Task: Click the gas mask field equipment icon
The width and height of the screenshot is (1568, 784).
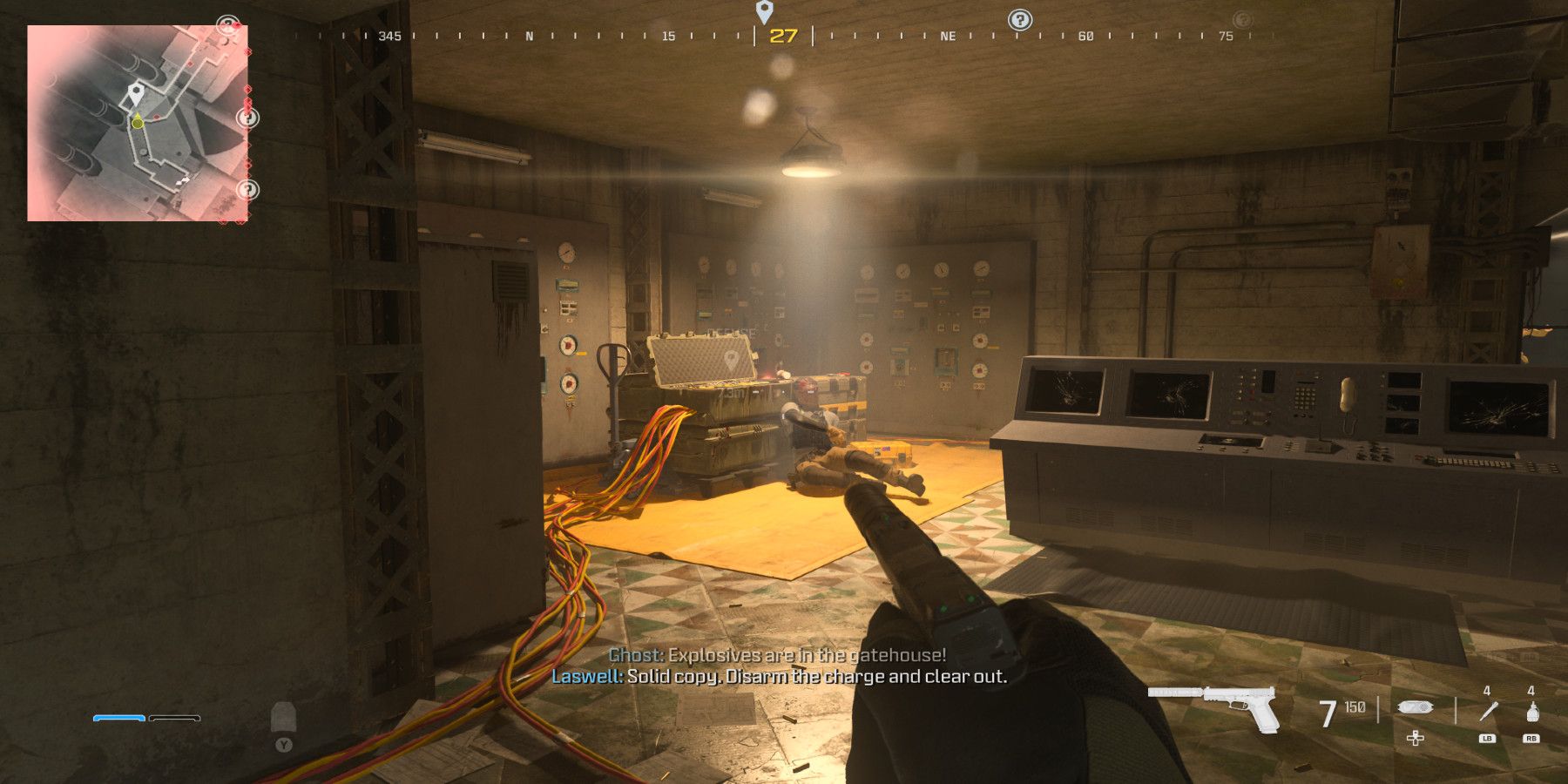Action: click(x=1415, y=707)
